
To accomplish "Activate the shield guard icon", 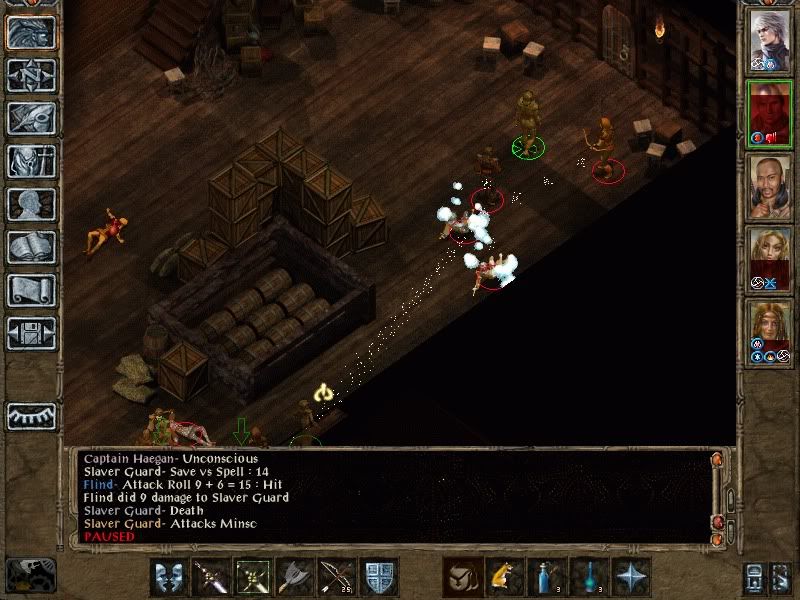I will point(378,577).
